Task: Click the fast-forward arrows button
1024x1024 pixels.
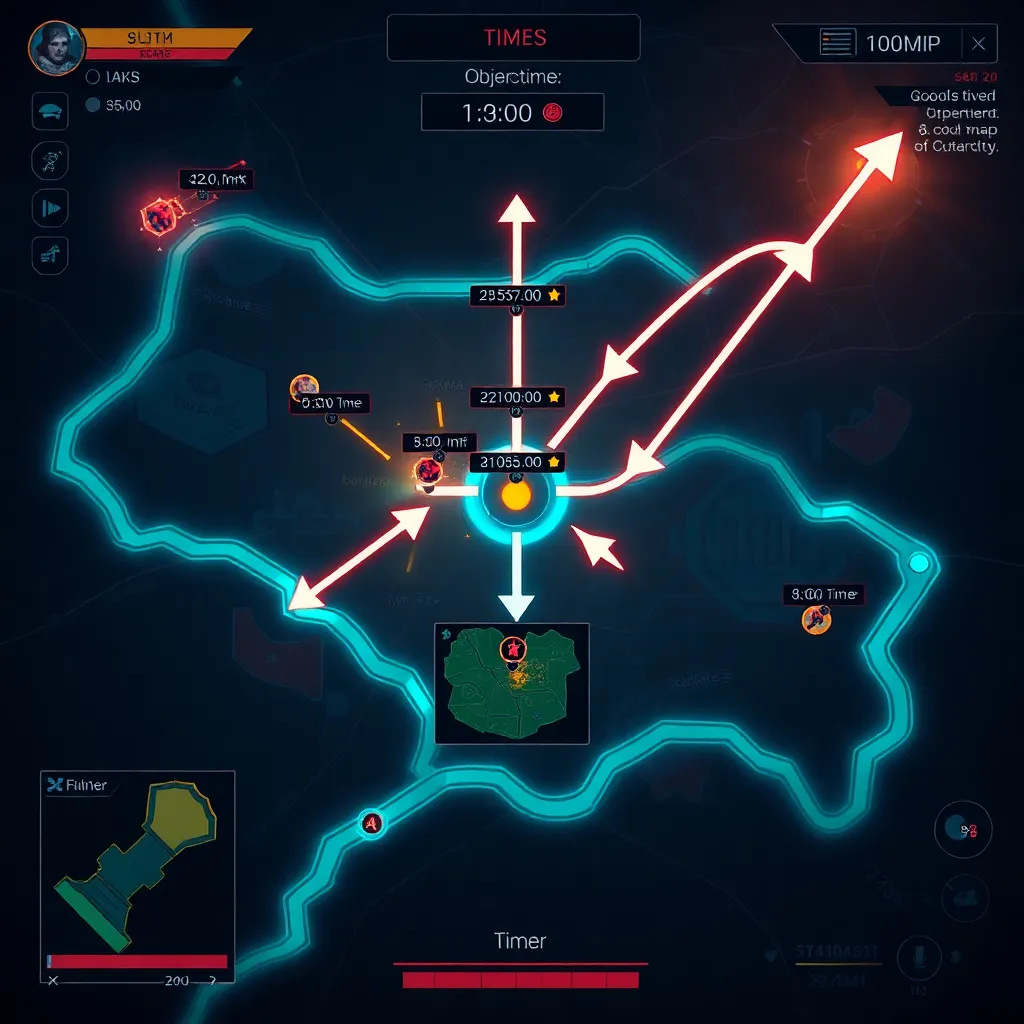Action: pyautogui.click(x=50, y=208)
